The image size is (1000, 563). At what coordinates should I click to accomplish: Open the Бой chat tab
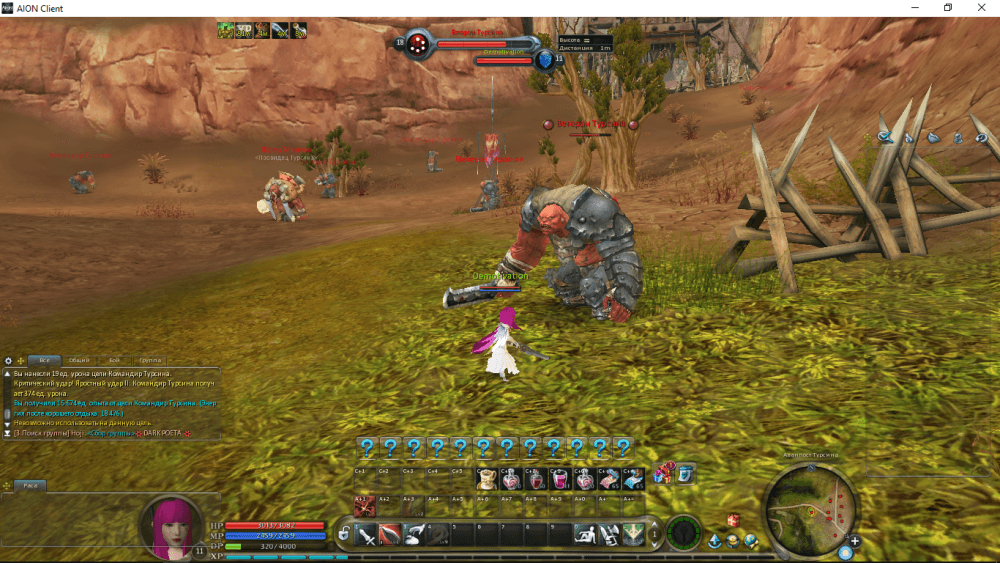(114, 360)
